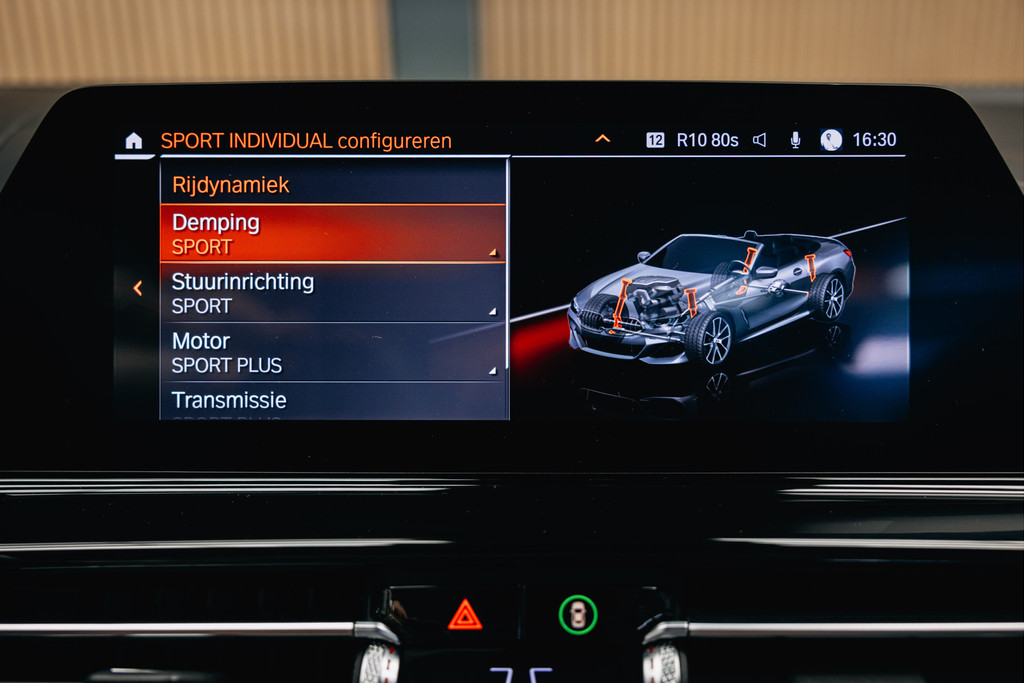Open the driver profile avatar
Image resolution: width=1024 pixels, height=683 pixels.
(831, 140)
